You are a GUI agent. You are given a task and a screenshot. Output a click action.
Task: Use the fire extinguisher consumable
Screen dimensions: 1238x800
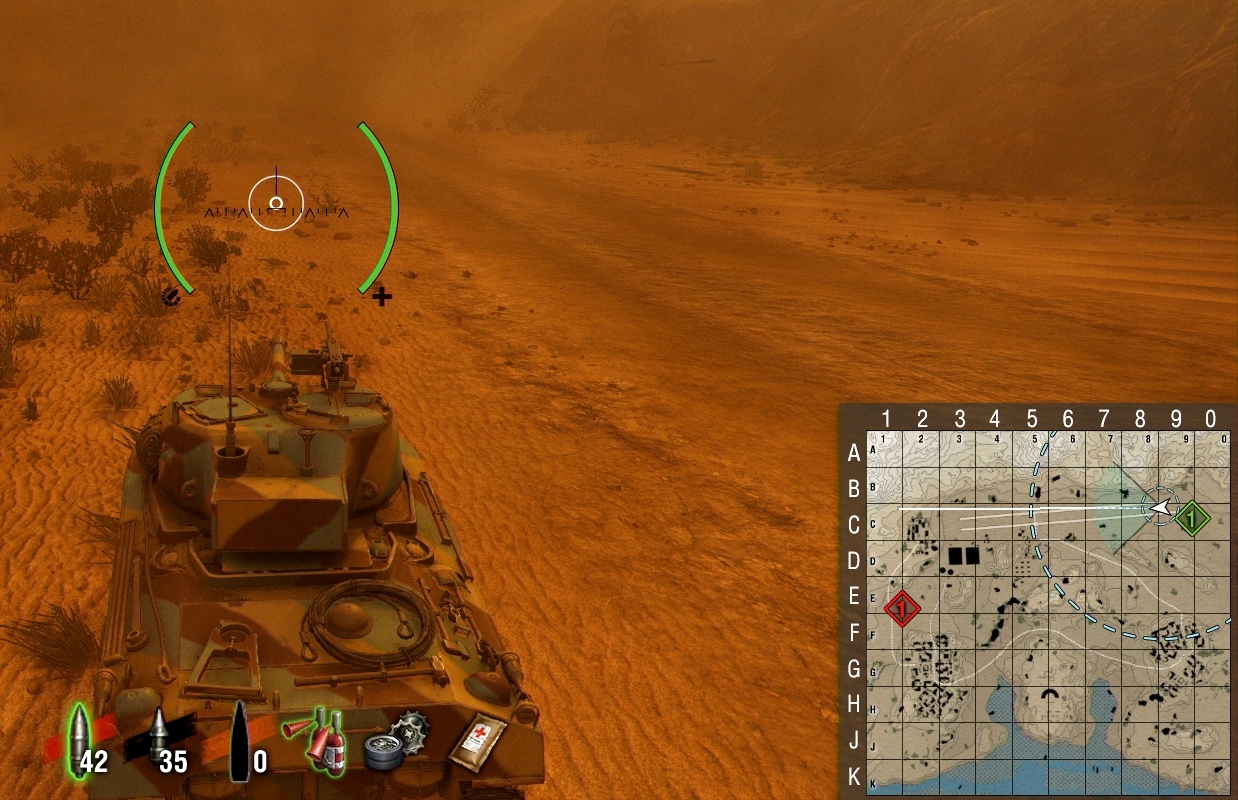pyautogui.click(x=319, y=739)
